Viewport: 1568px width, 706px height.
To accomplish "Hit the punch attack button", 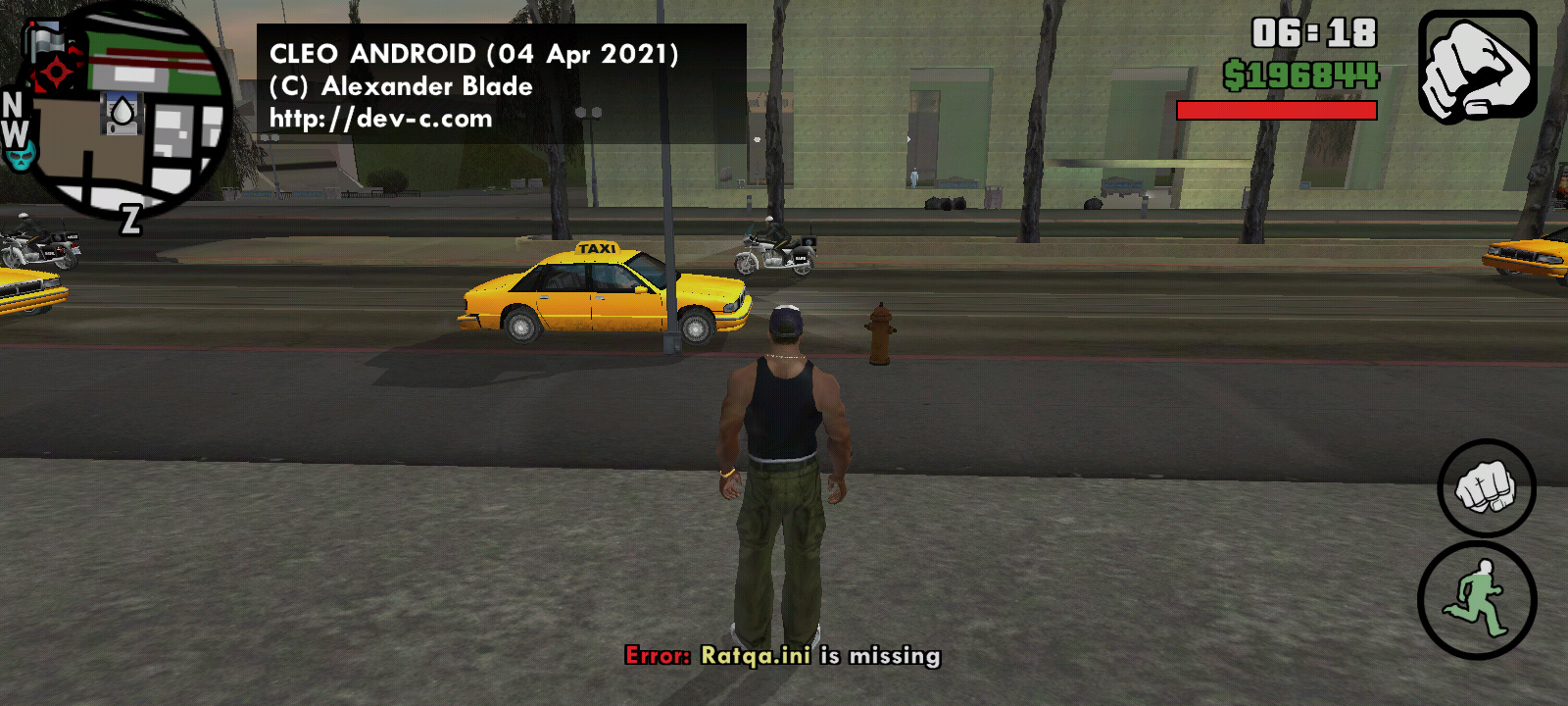I will click(x=1486, y=487).
